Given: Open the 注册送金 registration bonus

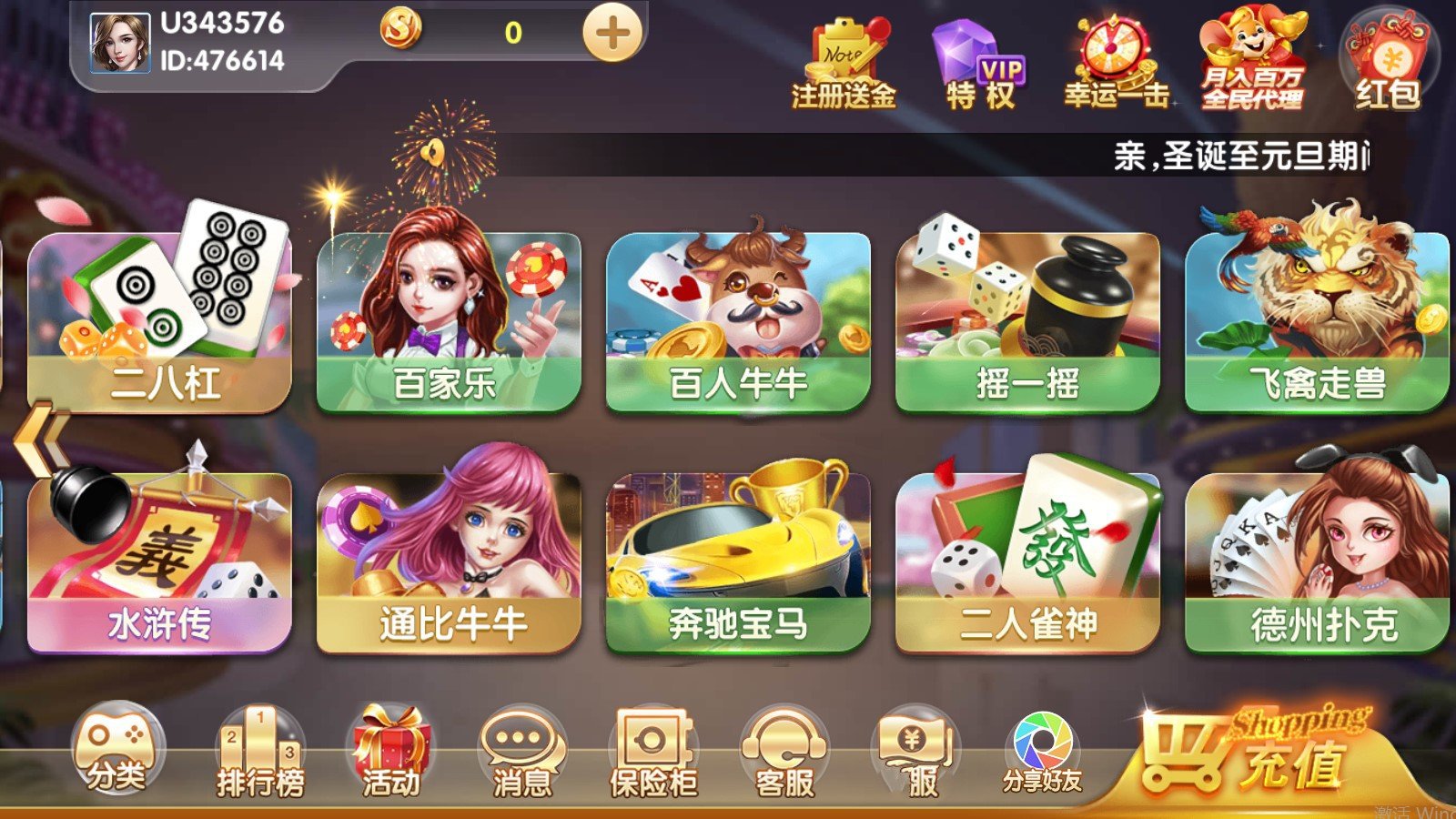Looking at the screenshot, I should tap(844, 64).
